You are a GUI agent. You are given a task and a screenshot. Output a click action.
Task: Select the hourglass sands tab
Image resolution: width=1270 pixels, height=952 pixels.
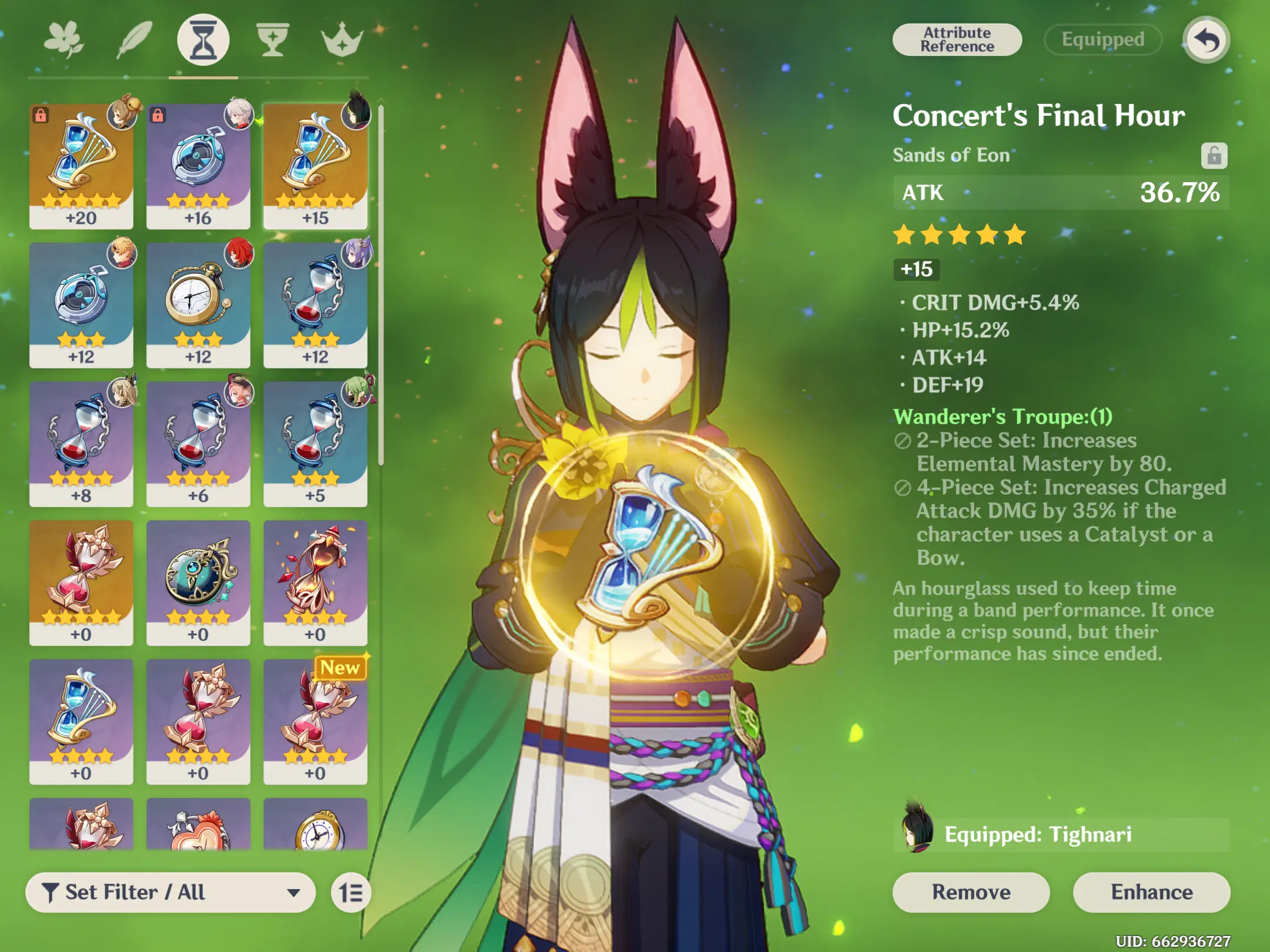(203, 40)
